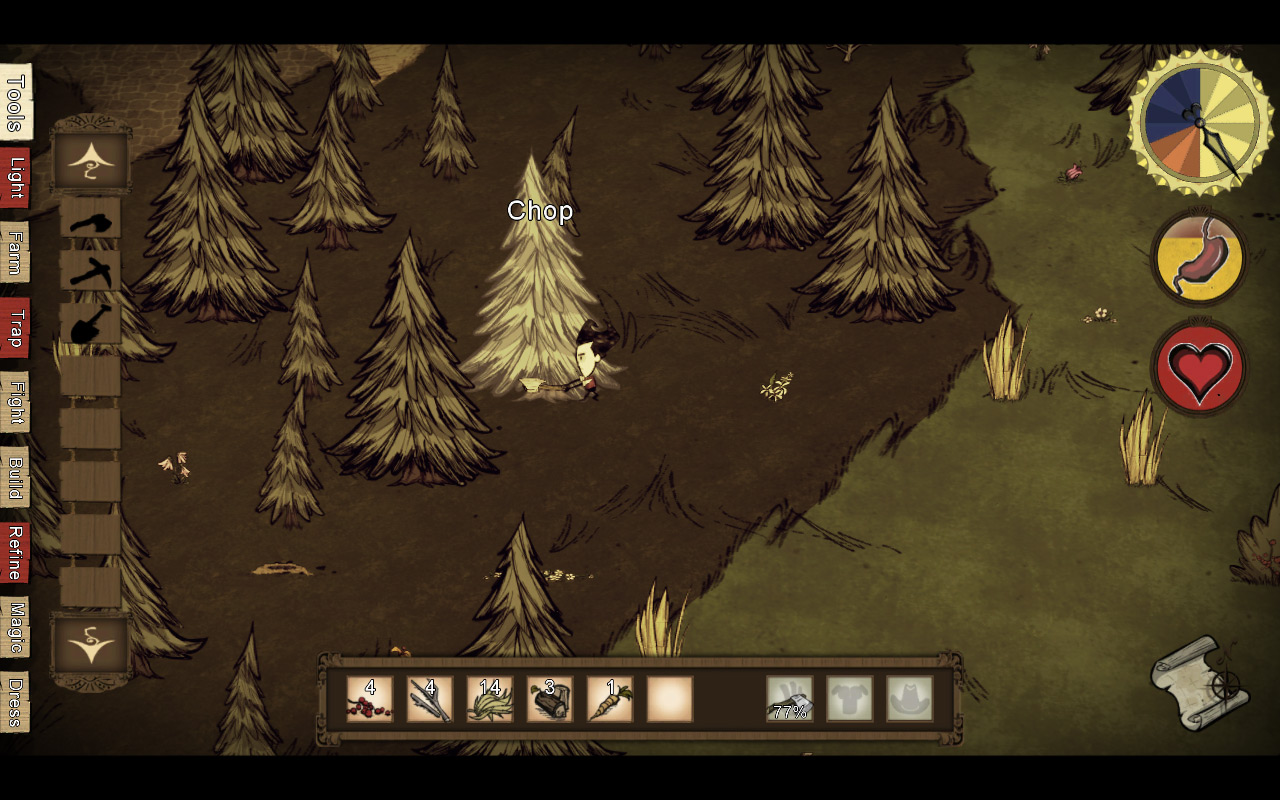This screenshot has width=1280, height=800.
Task: Switch to the Fight crafting tab
Action: [x=15, y=402]
